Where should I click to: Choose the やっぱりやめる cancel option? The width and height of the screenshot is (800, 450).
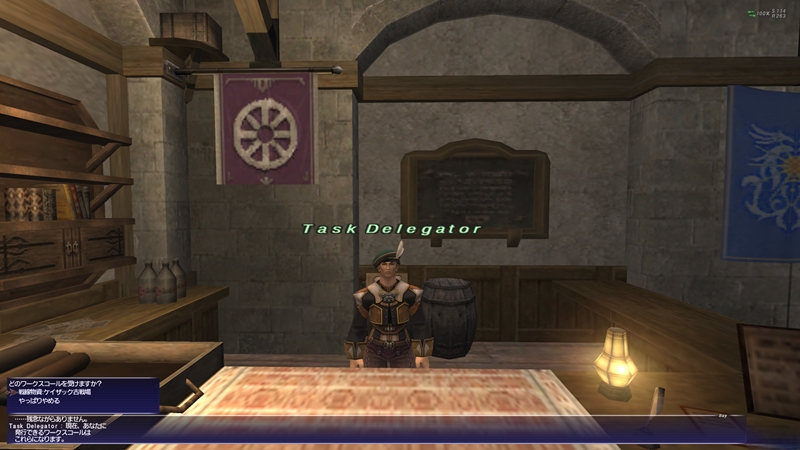tap(42, 403)
